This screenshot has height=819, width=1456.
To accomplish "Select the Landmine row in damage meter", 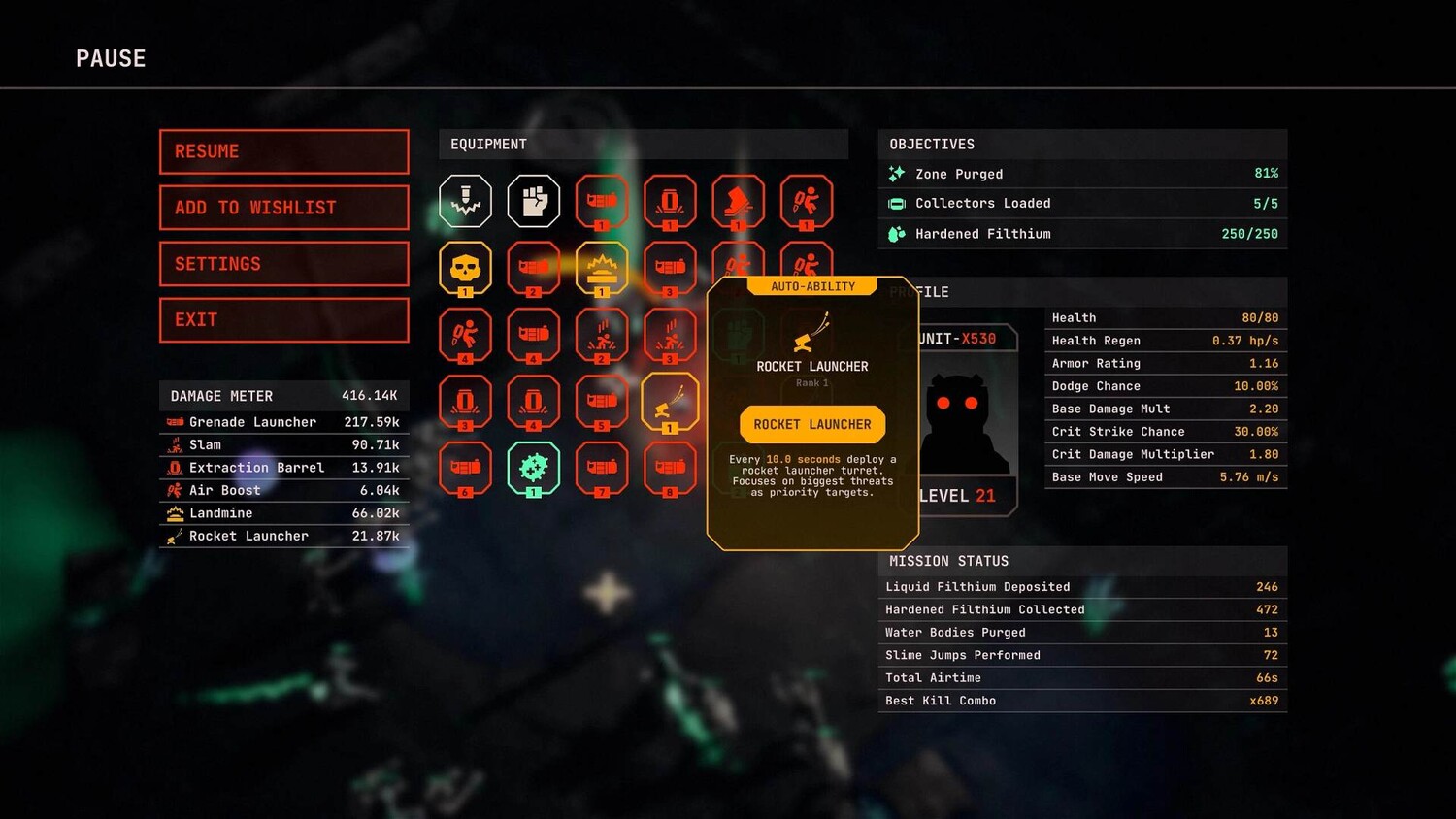I will pyautogui.click(x=283, y=513).
